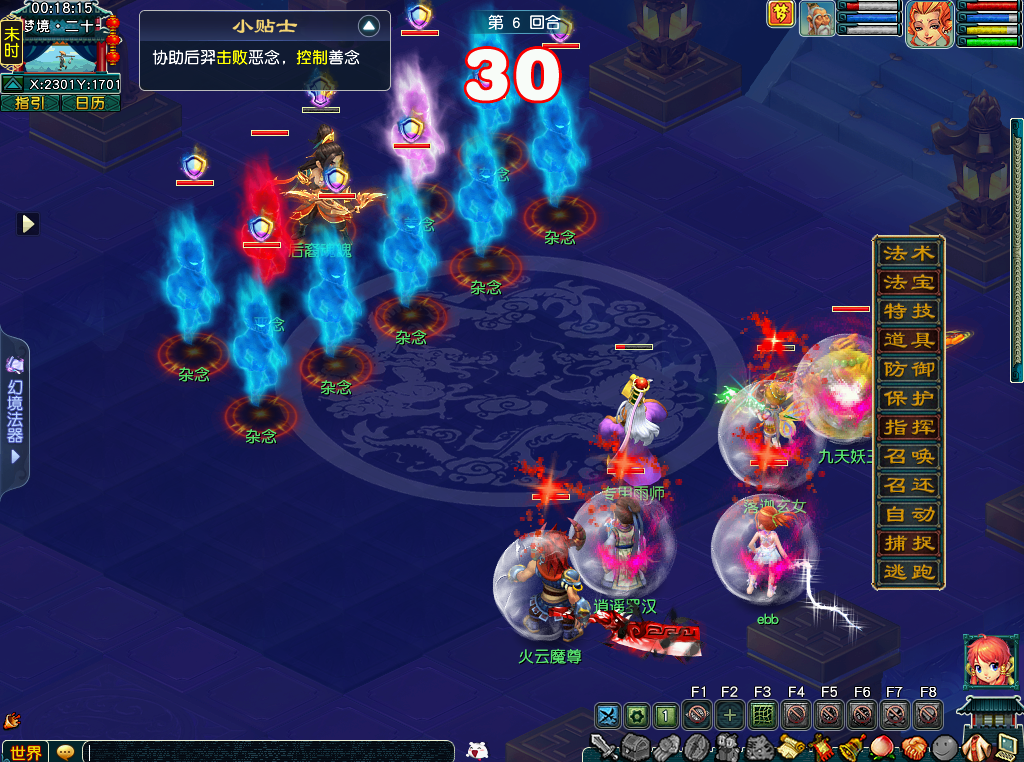The width and height of the screenshot is (1024, 762).
Task: Open the 道具 item command
Action: [x=908, y=340]
